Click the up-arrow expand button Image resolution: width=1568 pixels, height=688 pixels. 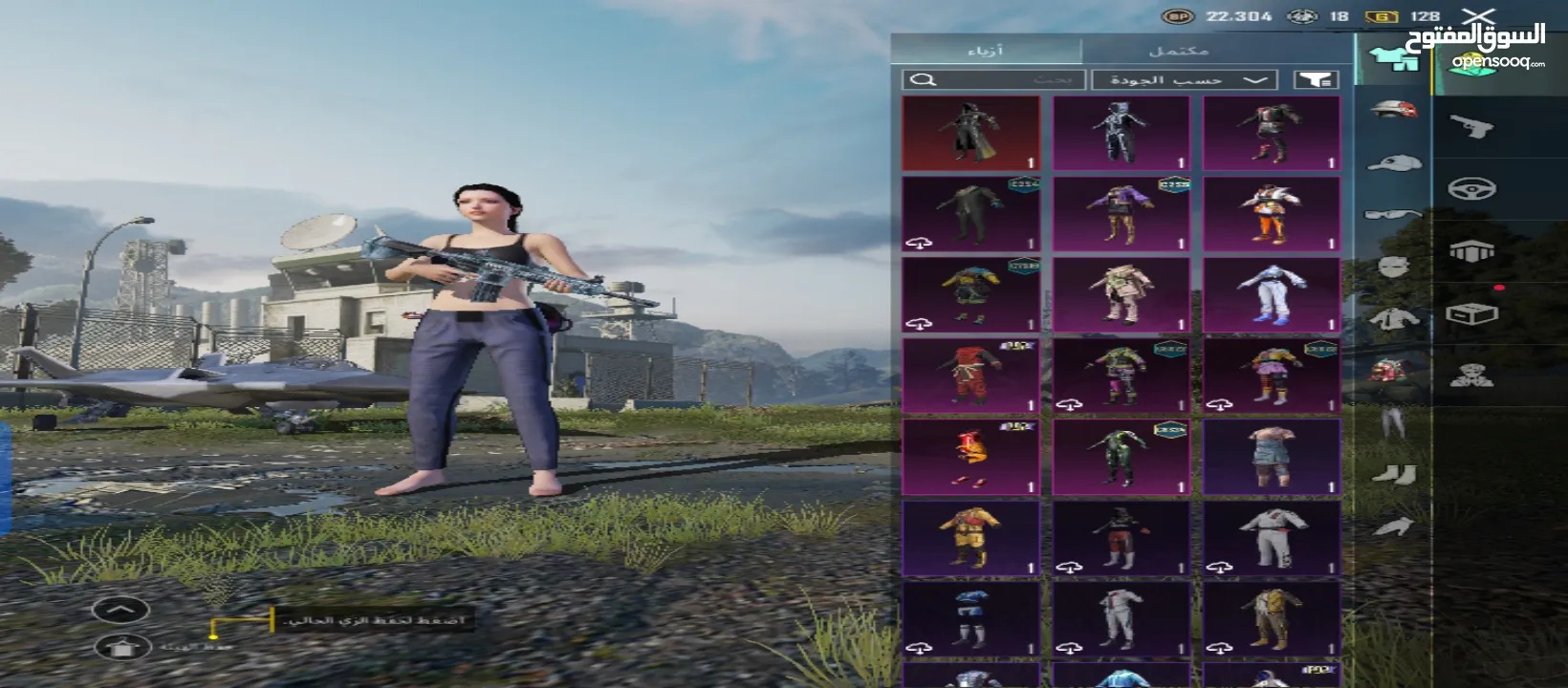(121, 610)
